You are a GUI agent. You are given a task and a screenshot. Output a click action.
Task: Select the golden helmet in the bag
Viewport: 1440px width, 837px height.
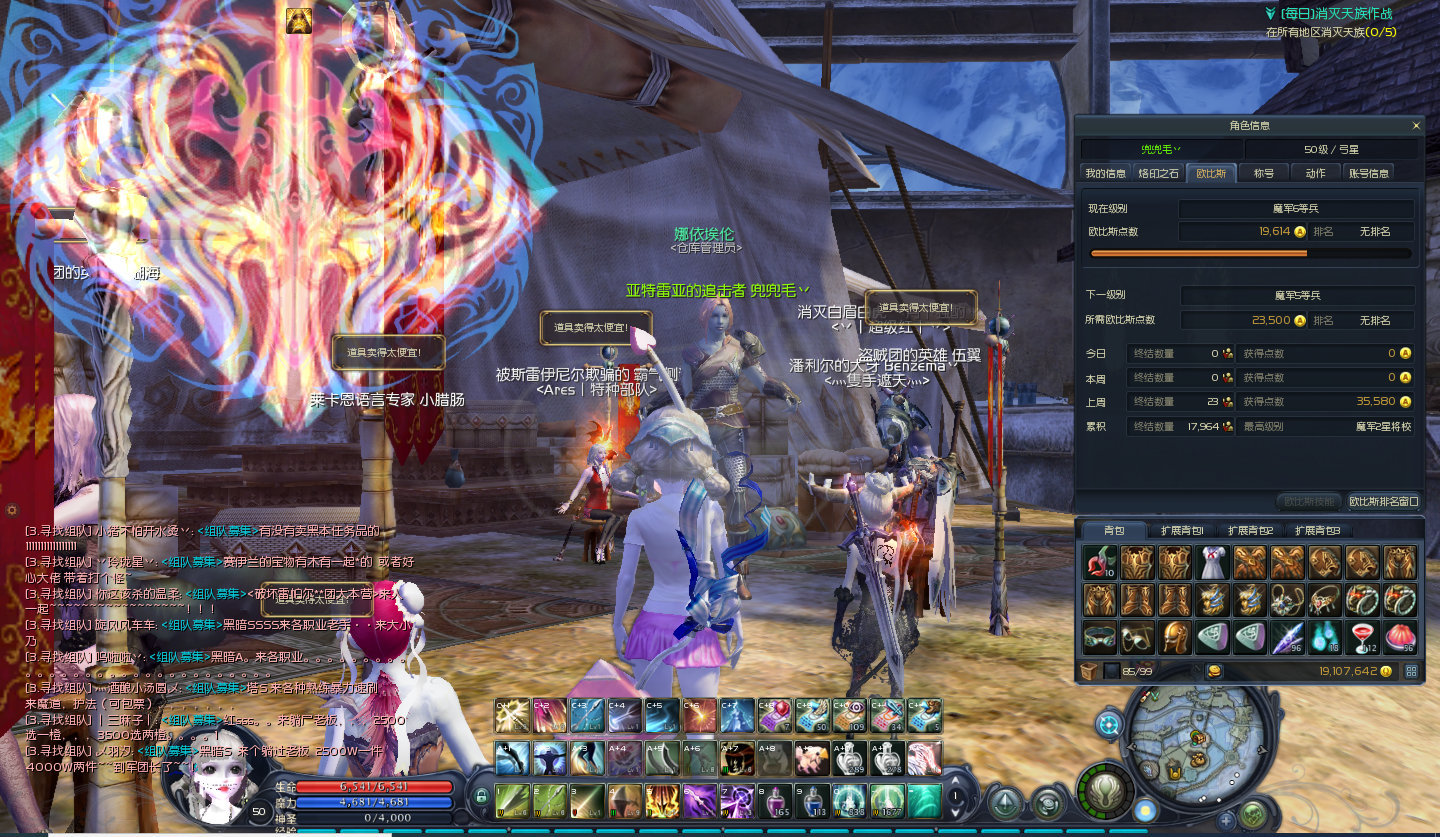click(x=1176, y=637)
